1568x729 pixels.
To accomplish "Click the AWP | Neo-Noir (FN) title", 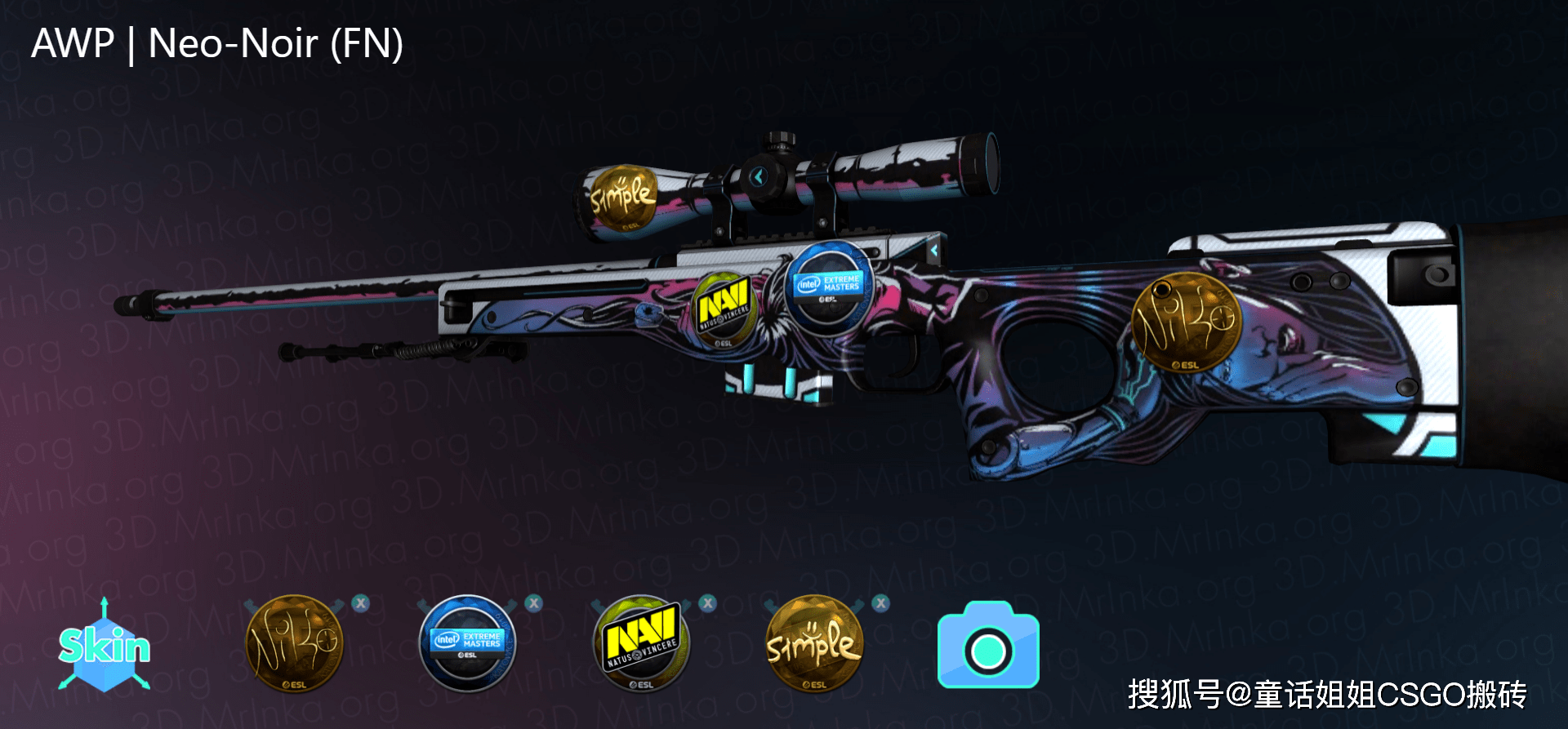I will point(217,45).
